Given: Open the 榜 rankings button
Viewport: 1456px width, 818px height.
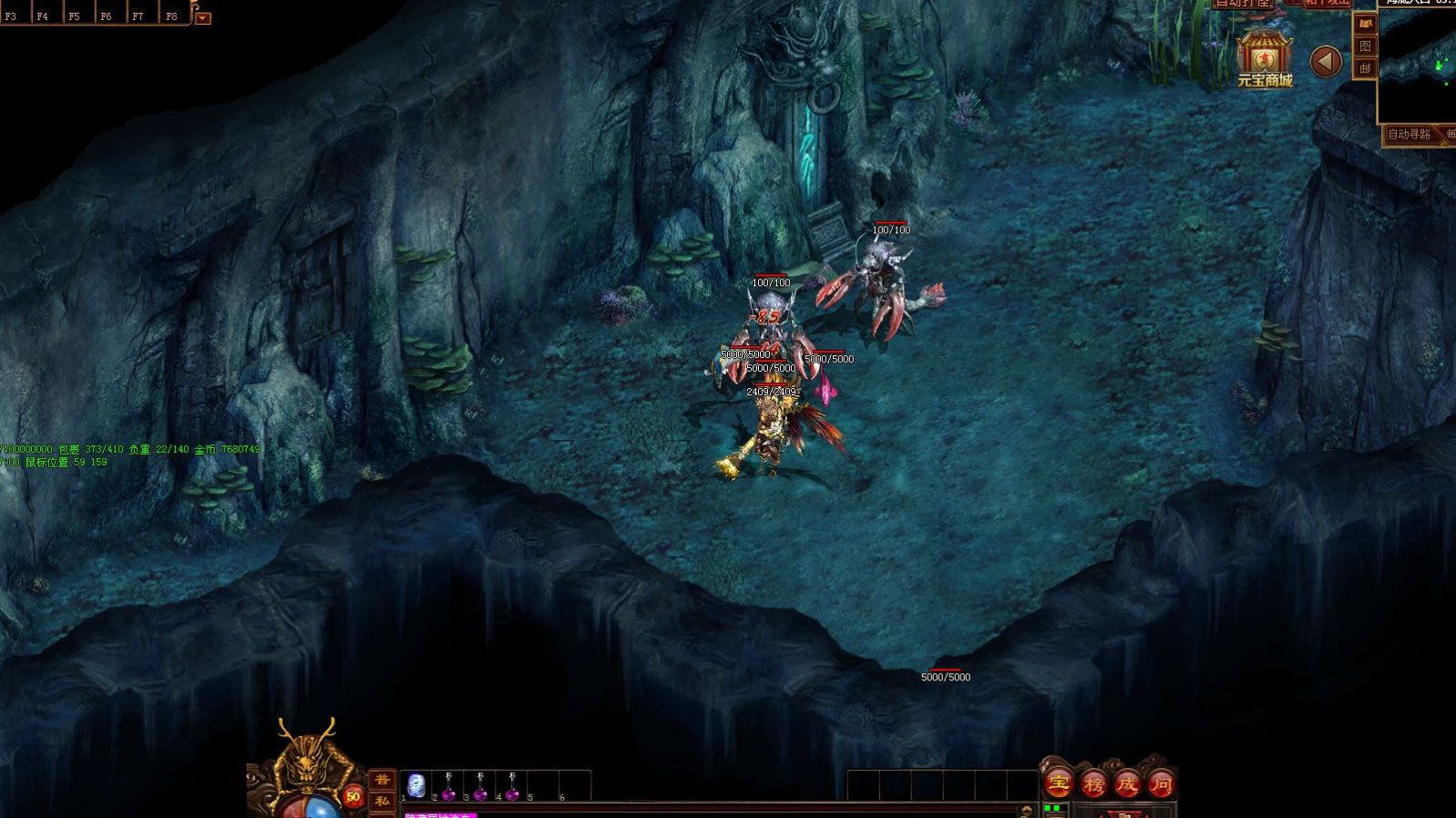Looking at the screenshot, I should click(x=1093, y=782).
